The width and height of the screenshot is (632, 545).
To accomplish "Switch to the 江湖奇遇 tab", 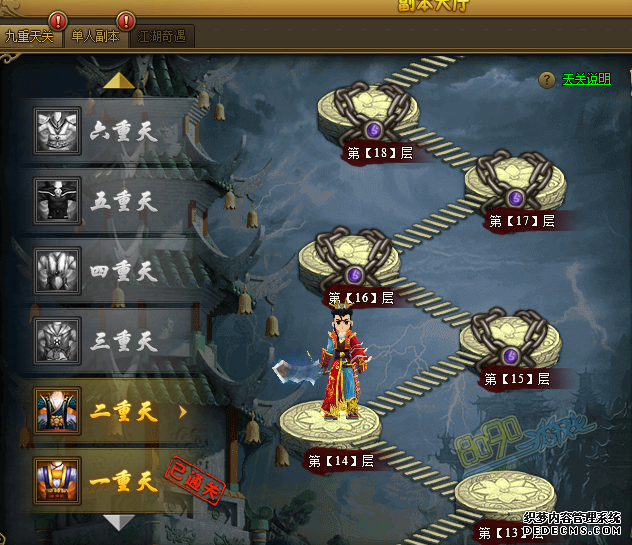I will (x=162, y=37).
